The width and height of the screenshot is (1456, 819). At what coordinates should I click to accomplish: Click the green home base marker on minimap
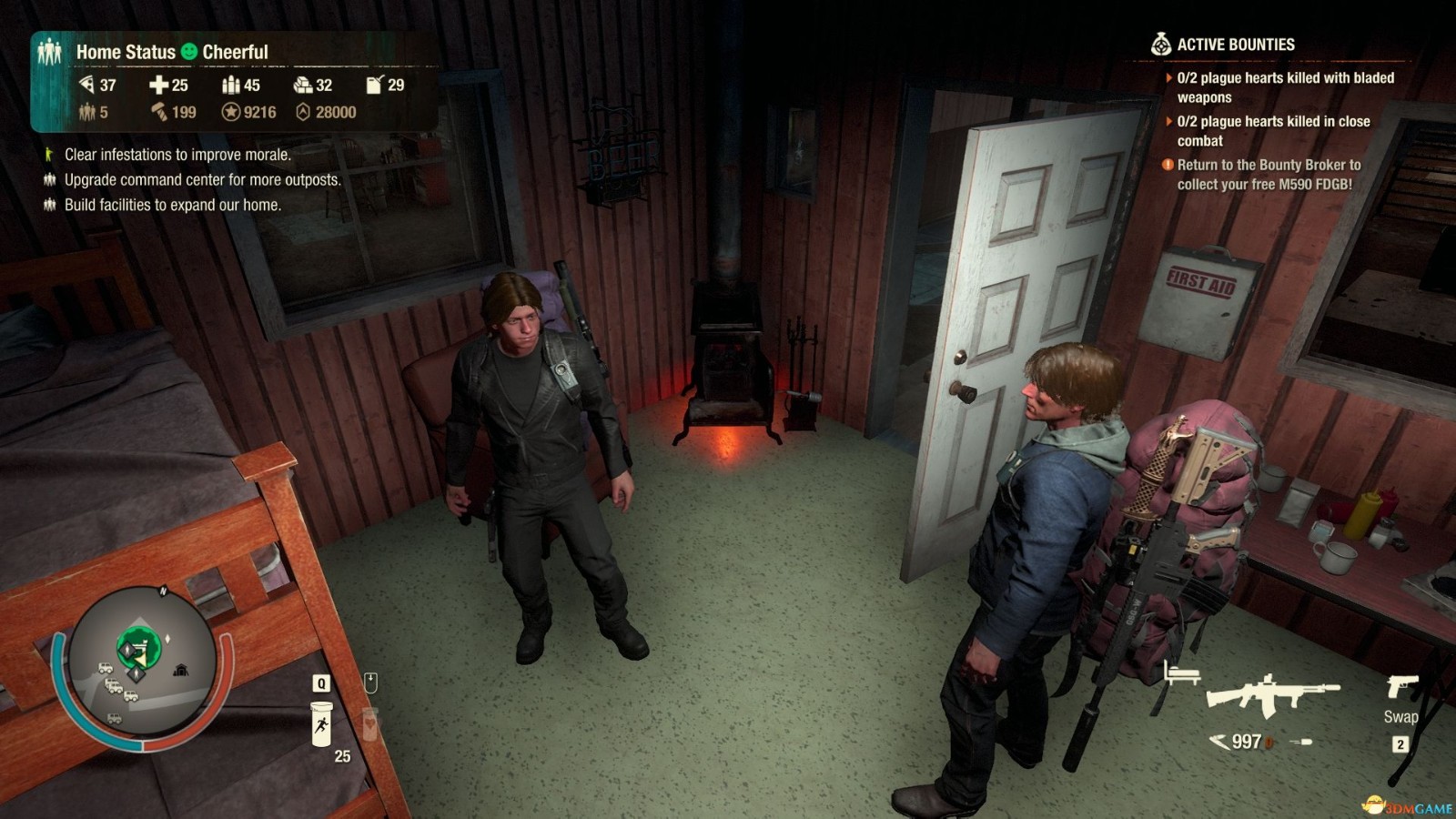(x=138, y=649)
